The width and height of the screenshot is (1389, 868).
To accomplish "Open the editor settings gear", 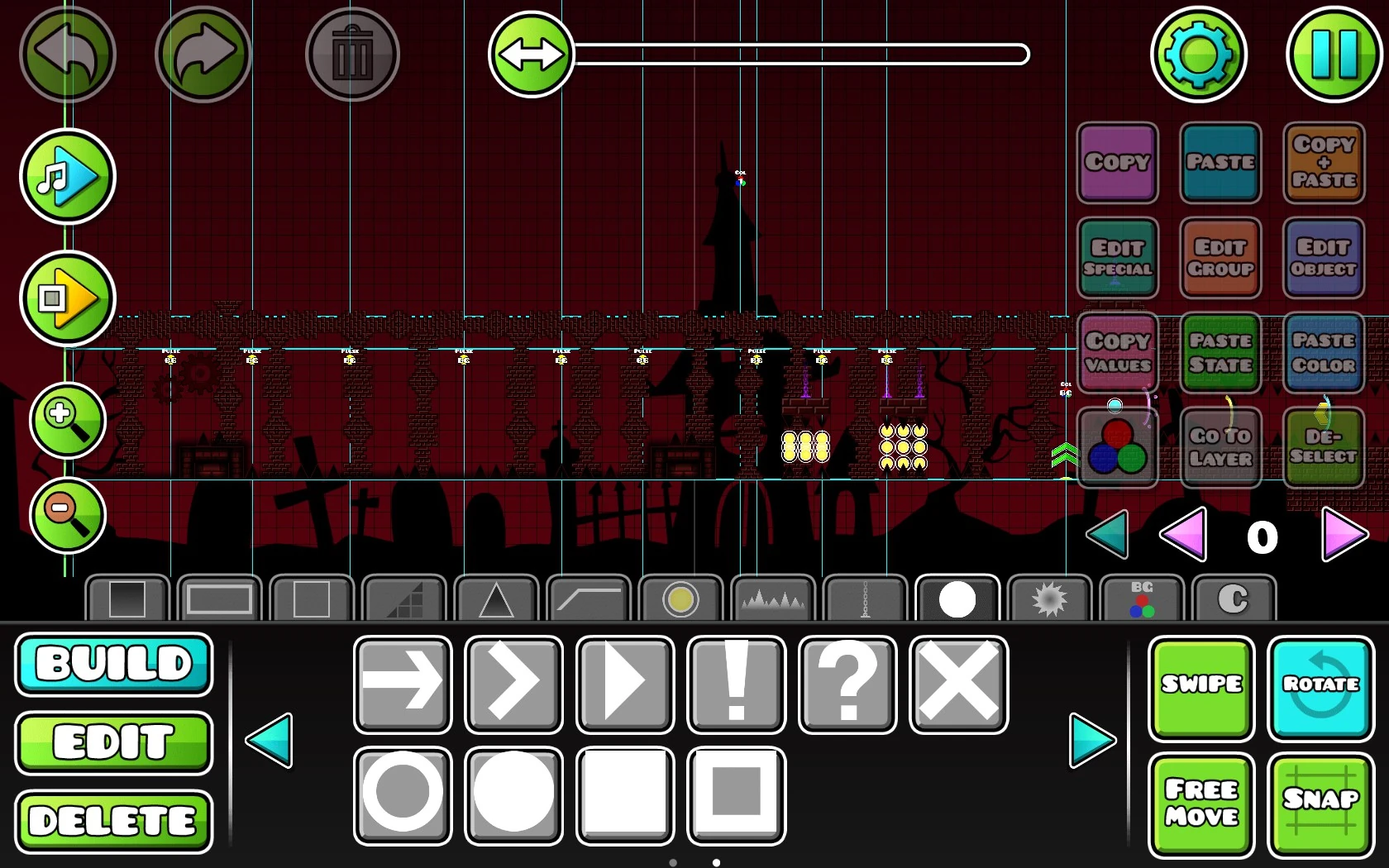I will pyautogui.click(x=1199, y=54).
